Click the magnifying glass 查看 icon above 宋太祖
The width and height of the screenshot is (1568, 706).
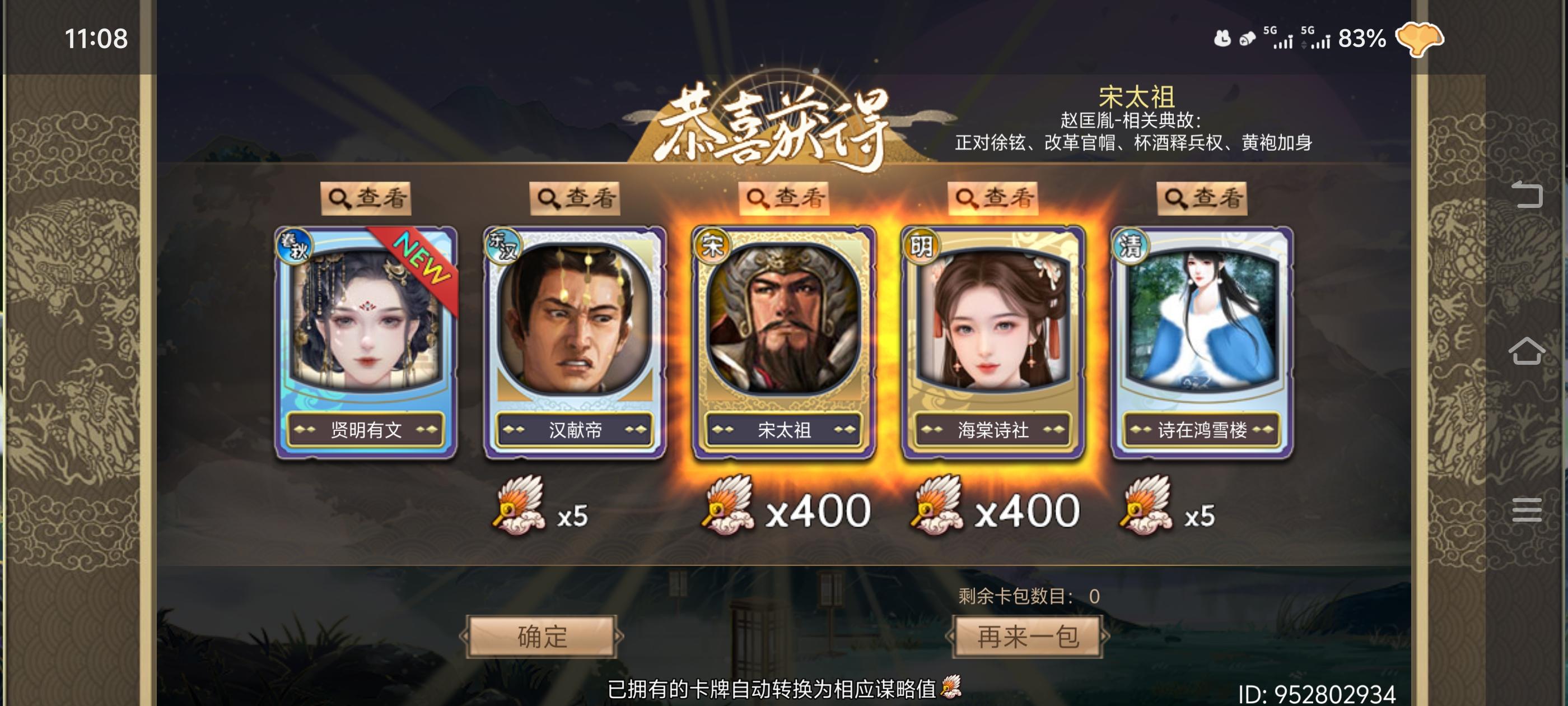pos(785,198)
